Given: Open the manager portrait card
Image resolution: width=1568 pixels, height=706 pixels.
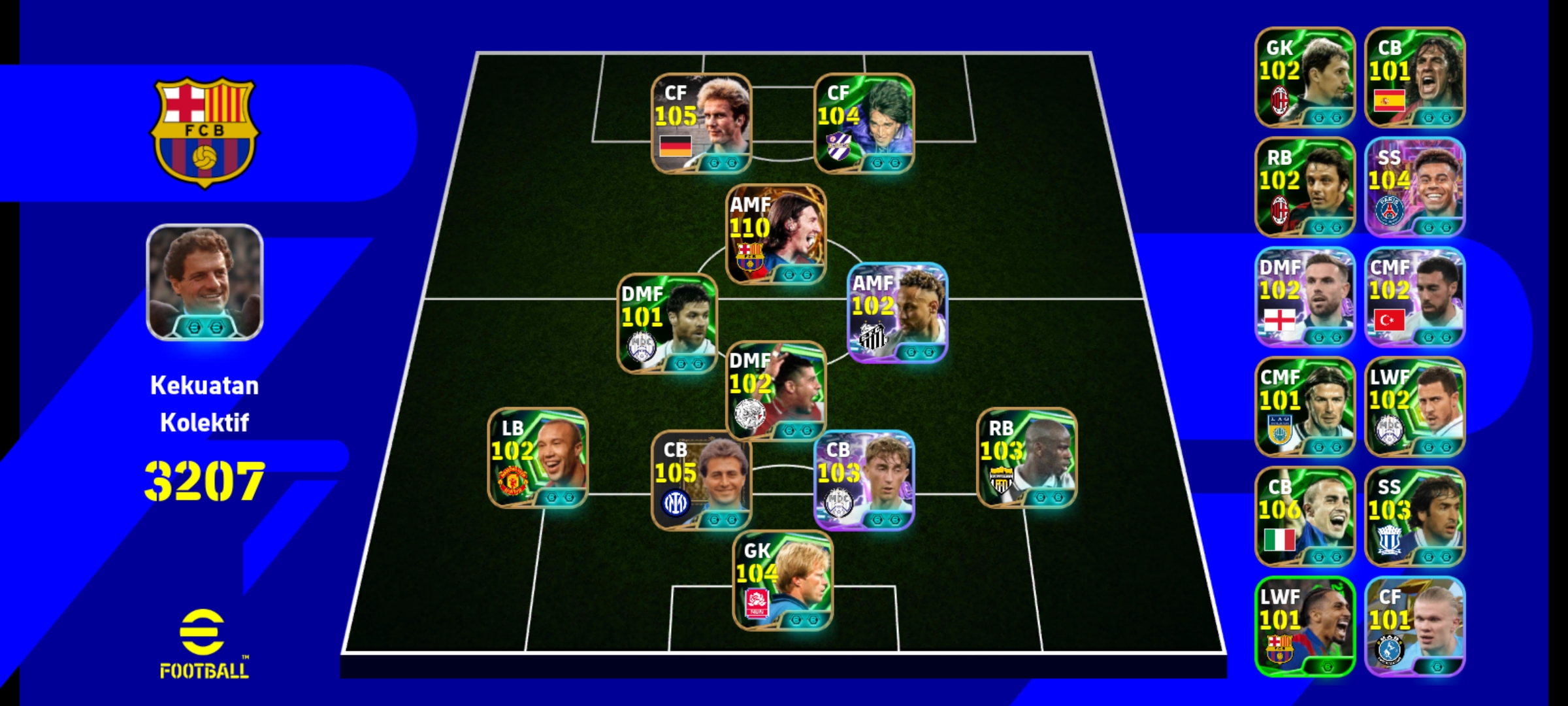Looking at the screenshot, I should pos(204,282).
